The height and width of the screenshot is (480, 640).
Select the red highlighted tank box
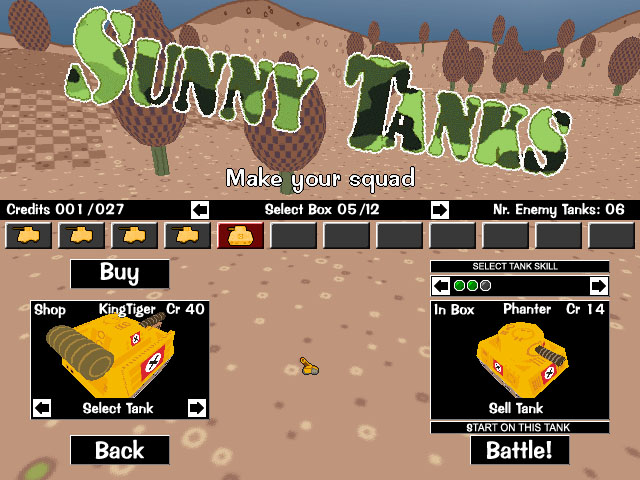[240, 236]
